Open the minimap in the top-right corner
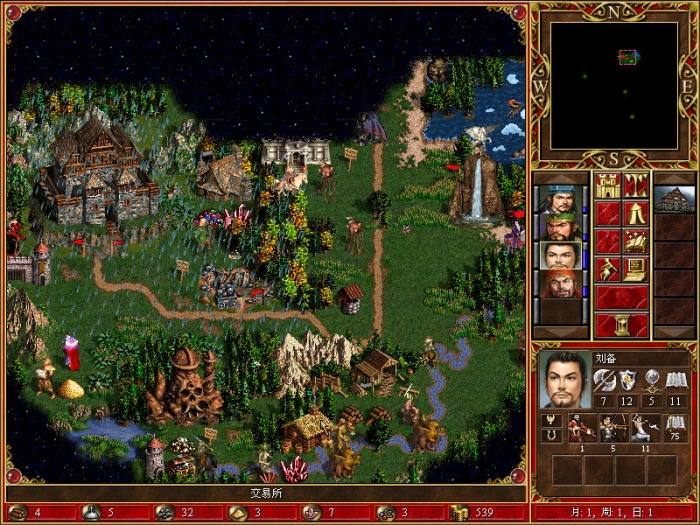Screen dimensions: 700x525 613,85
